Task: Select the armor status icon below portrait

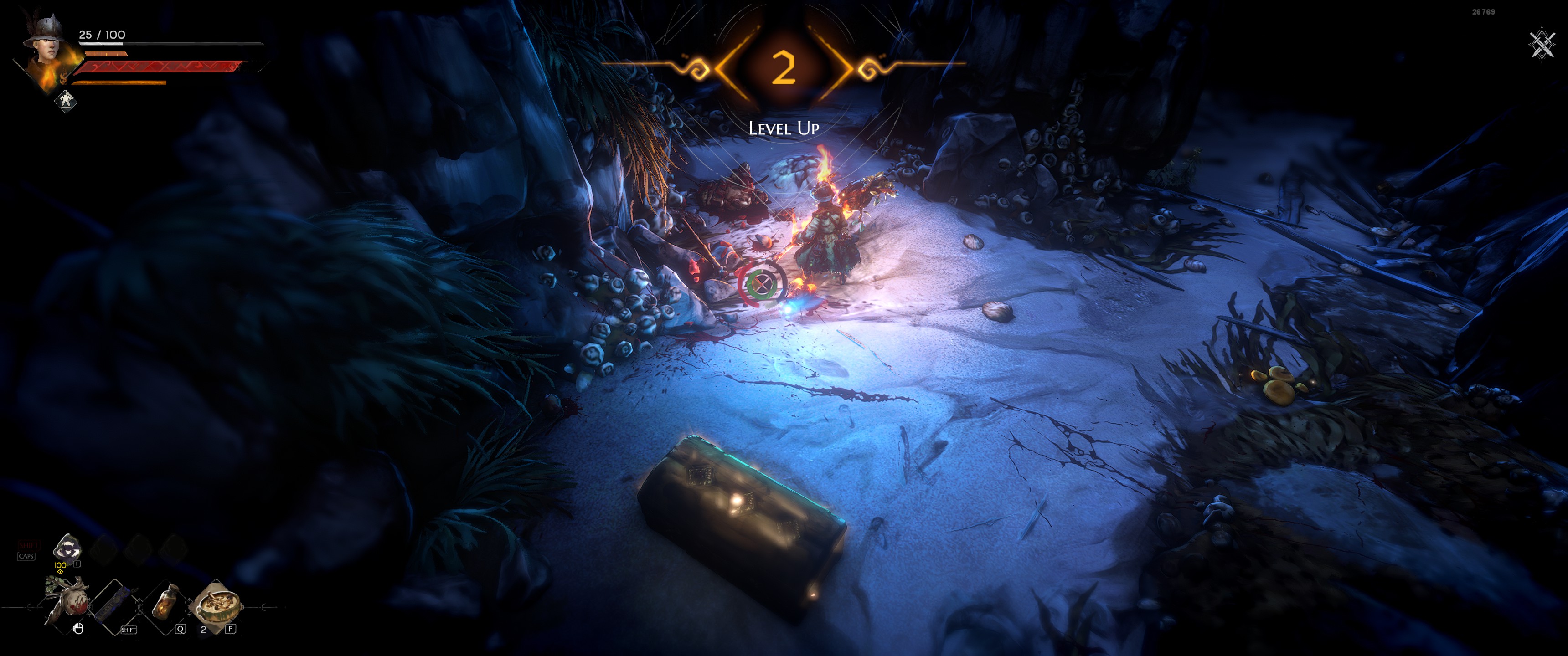Action: point(65,100)
